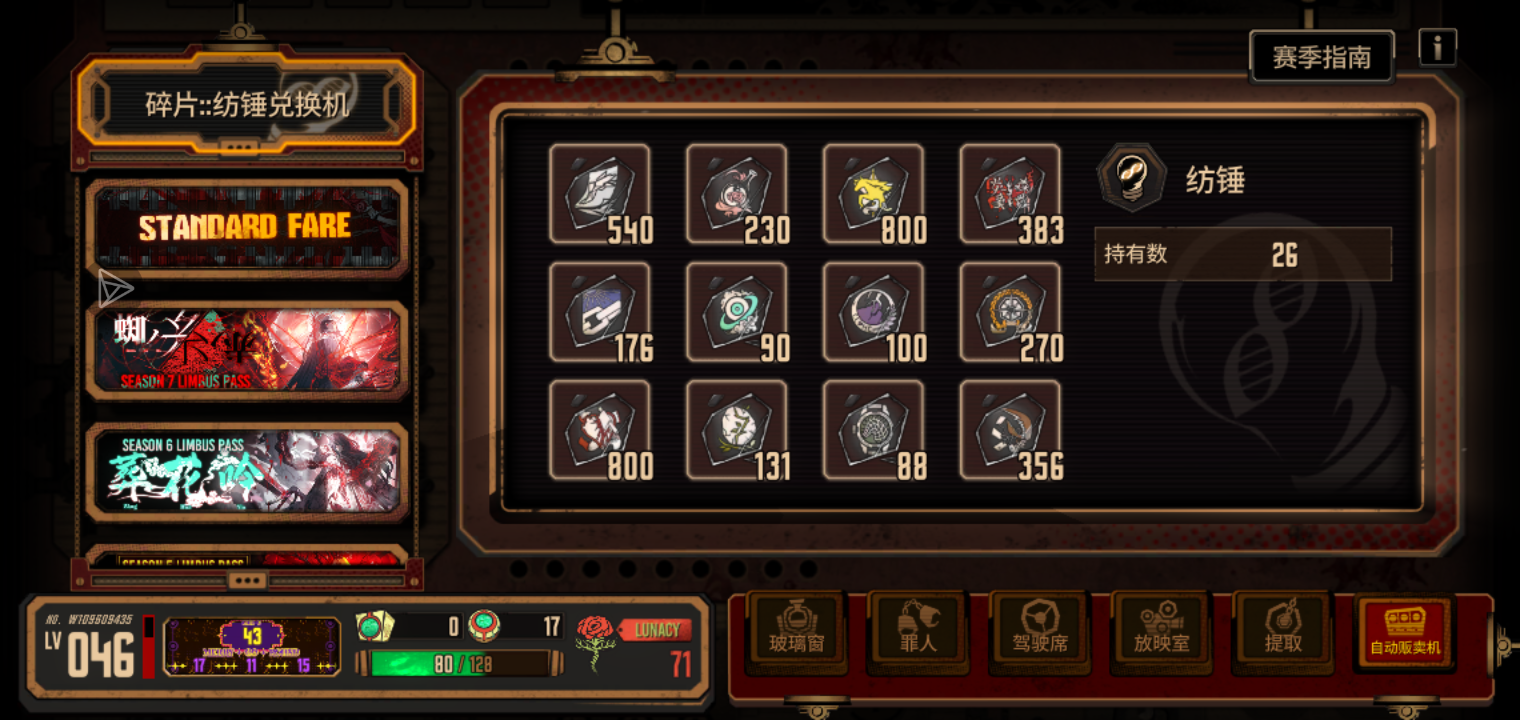Choose the Season 6 Limbus Pass banner
The image size is (1520, 720).
[246, 472]
